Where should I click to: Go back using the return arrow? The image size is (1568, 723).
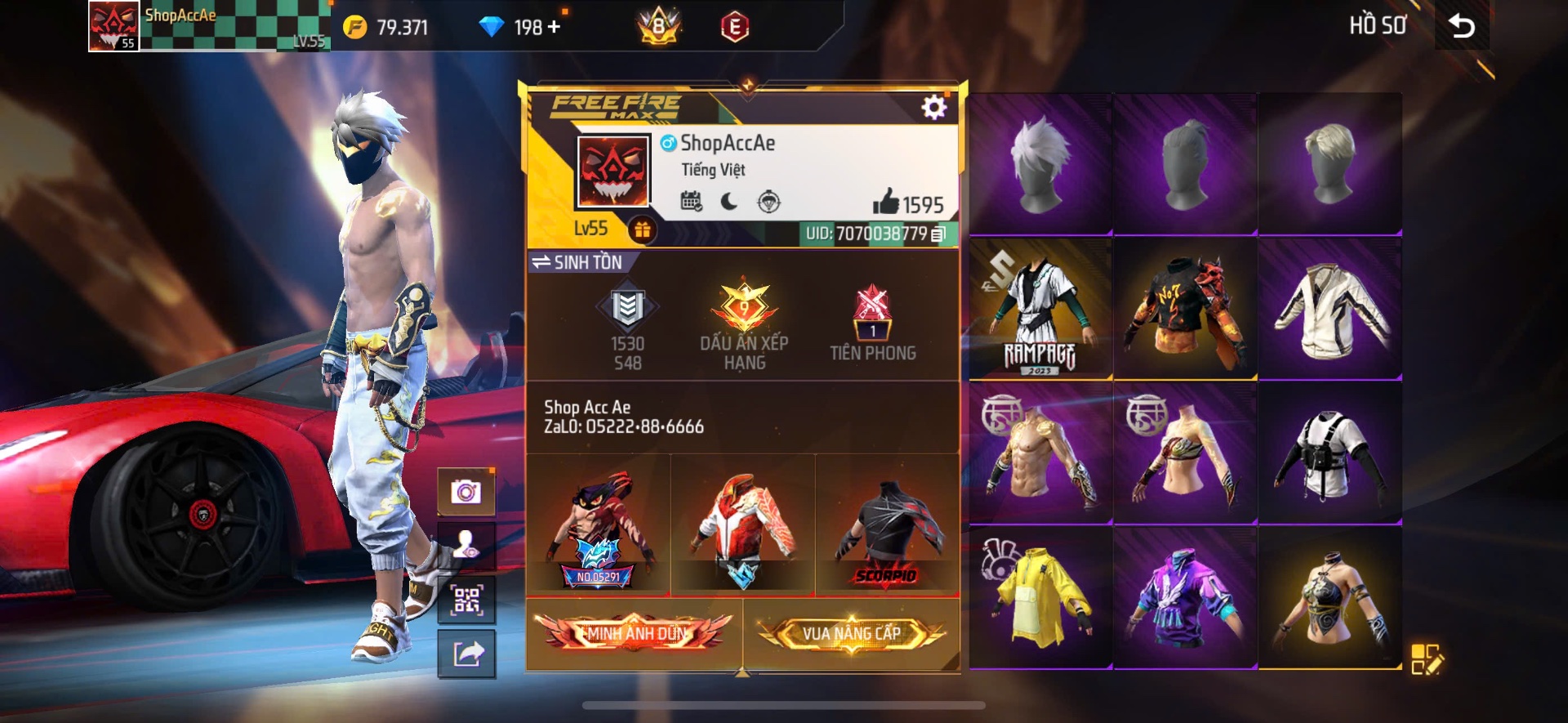[1462, 27]
